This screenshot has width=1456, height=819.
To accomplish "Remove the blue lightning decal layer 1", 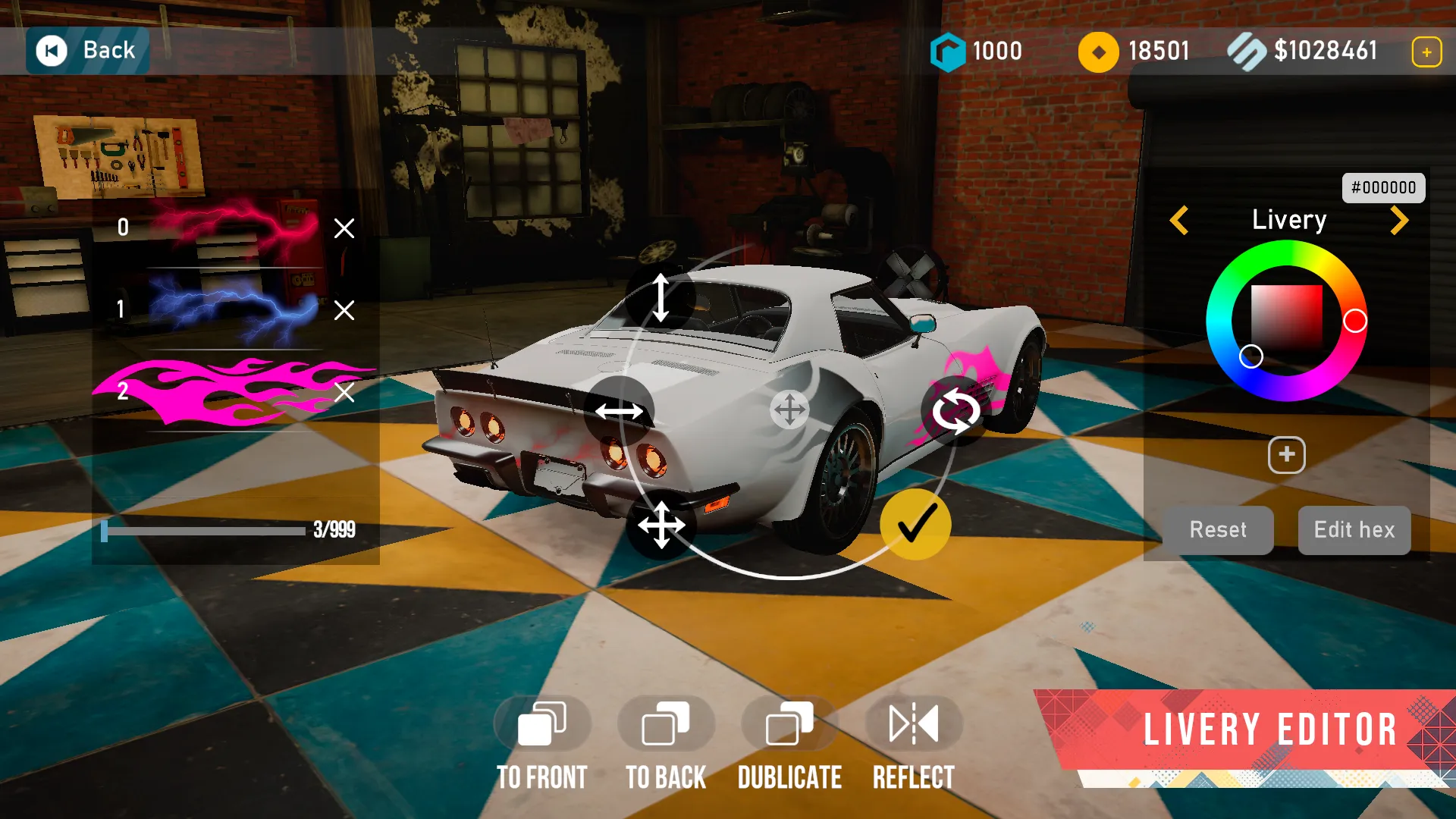I will 346,311.
